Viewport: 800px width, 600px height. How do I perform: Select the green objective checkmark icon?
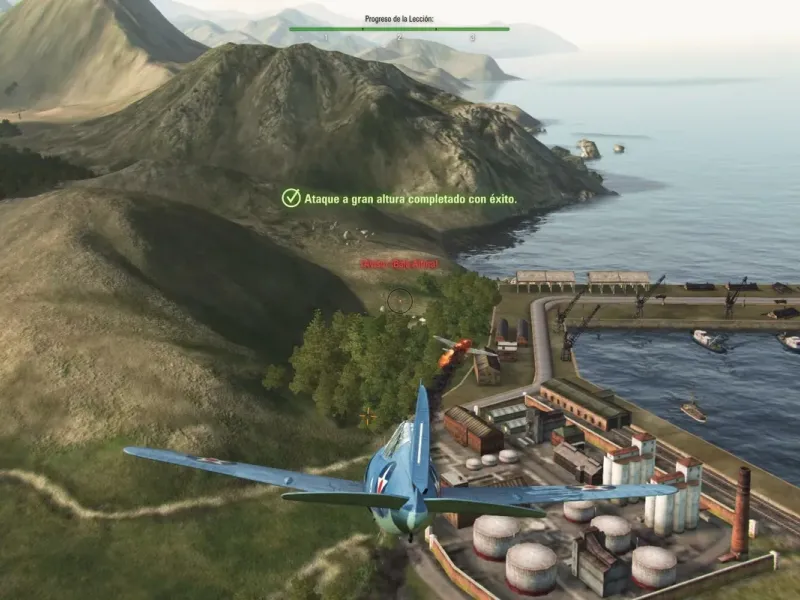click(291, 198)
